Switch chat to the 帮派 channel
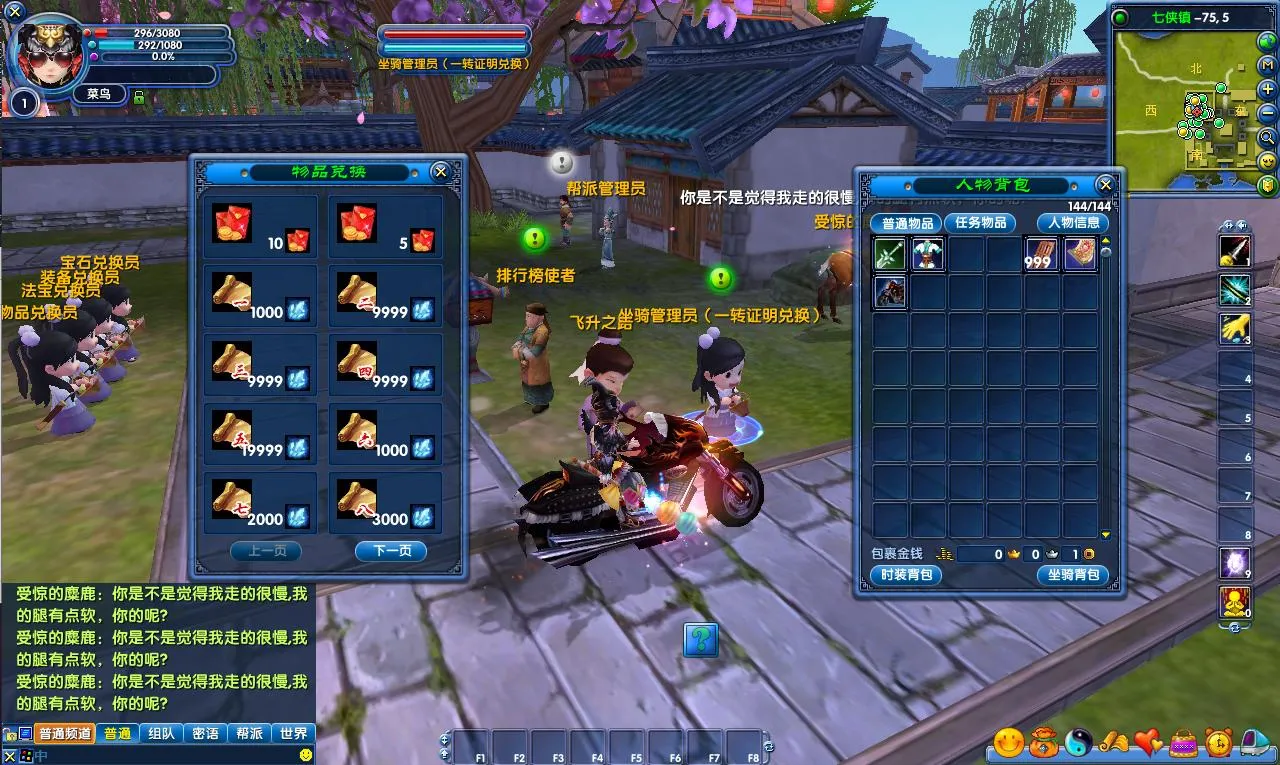 point(249,733)
